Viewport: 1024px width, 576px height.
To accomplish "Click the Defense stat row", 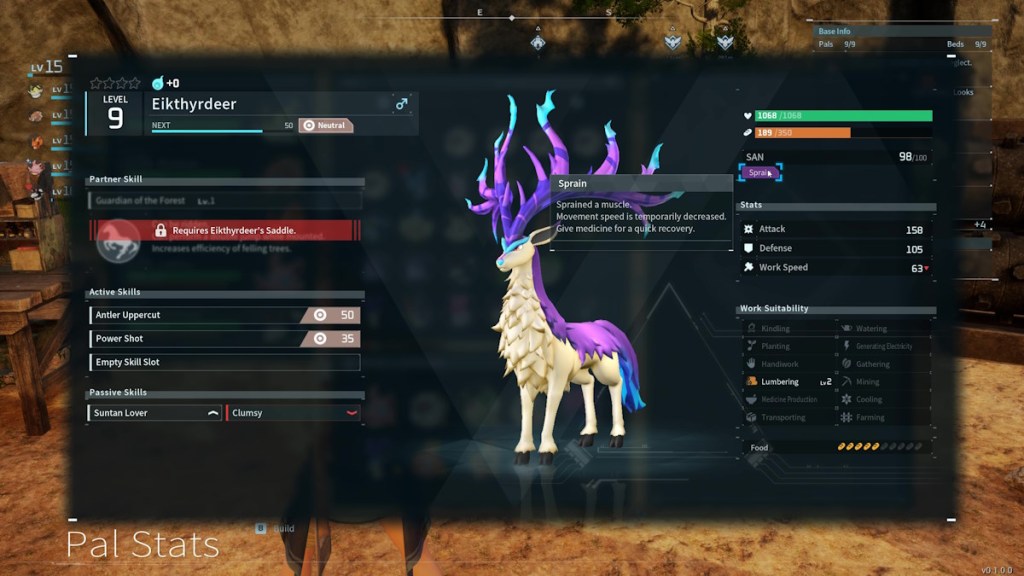I will click(x=836, y=249).
